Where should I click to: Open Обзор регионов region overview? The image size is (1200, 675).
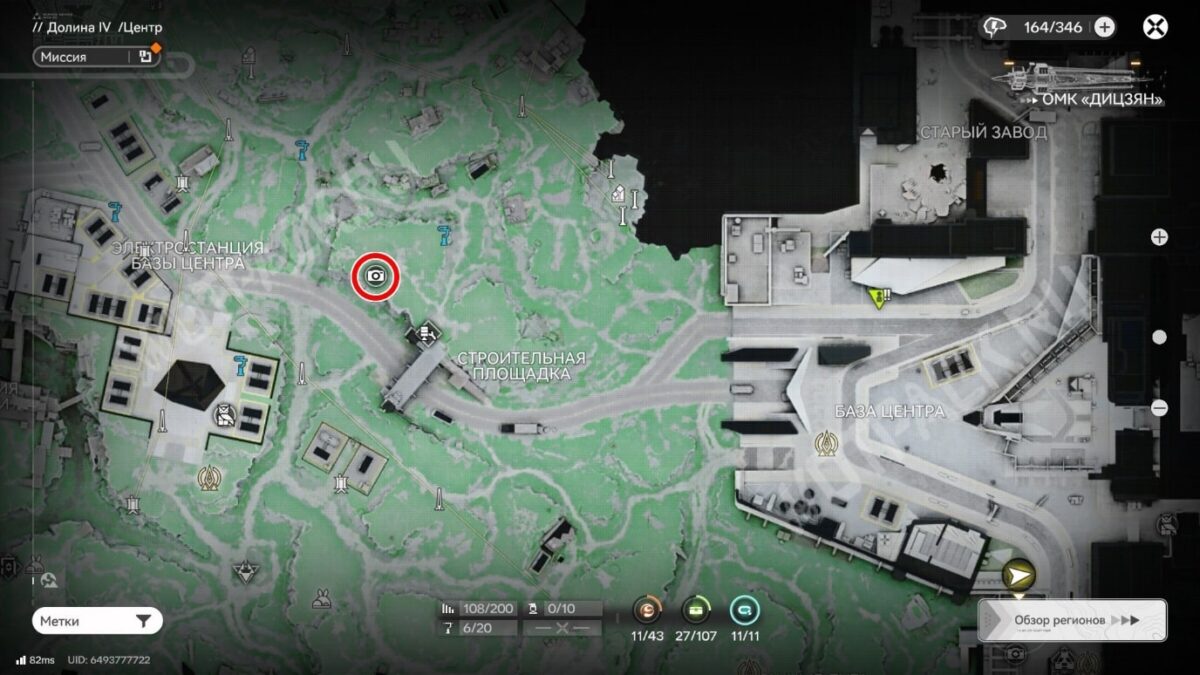(1072, 620)
